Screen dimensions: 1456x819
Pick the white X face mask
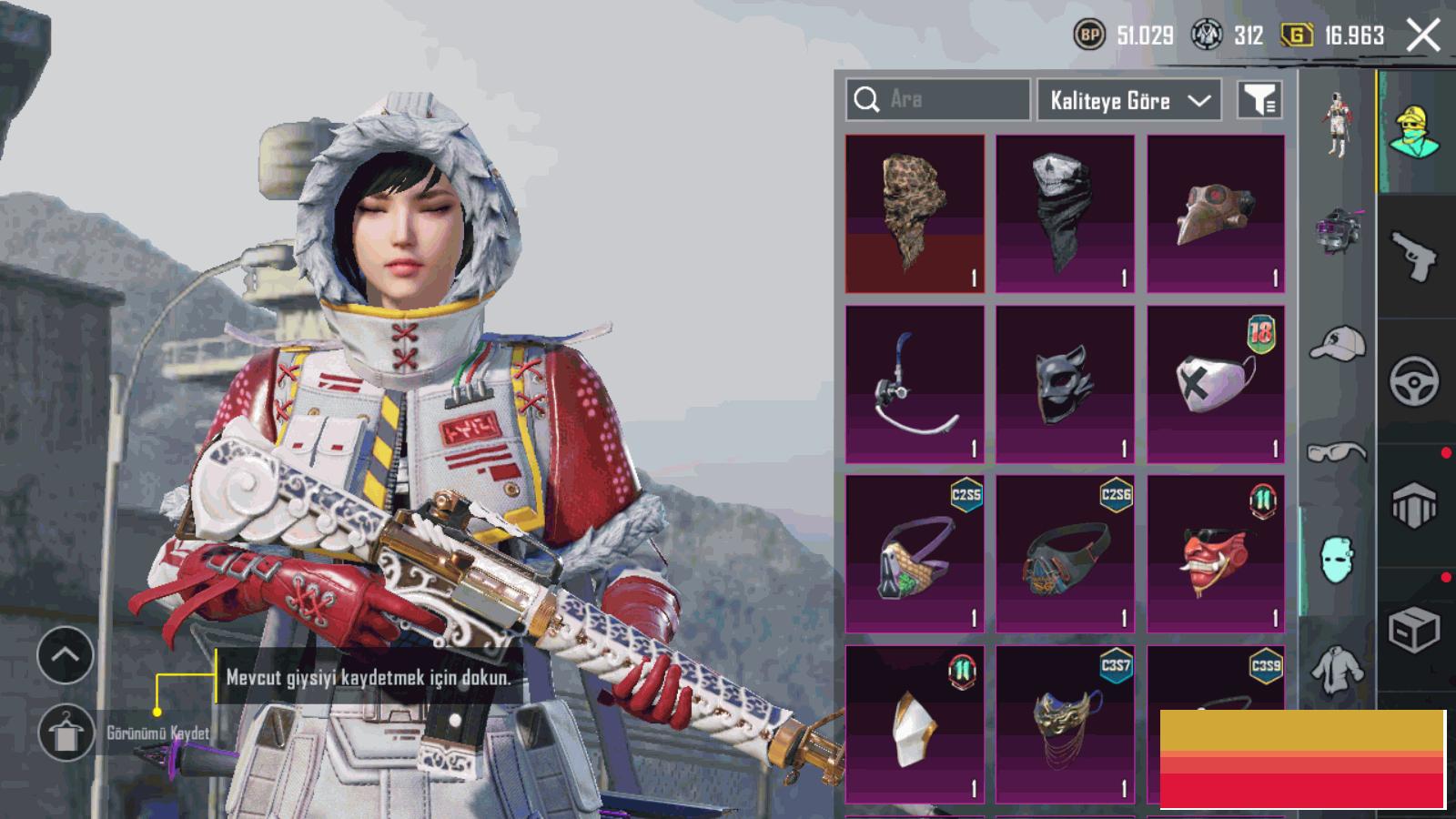coord(1216,384)
